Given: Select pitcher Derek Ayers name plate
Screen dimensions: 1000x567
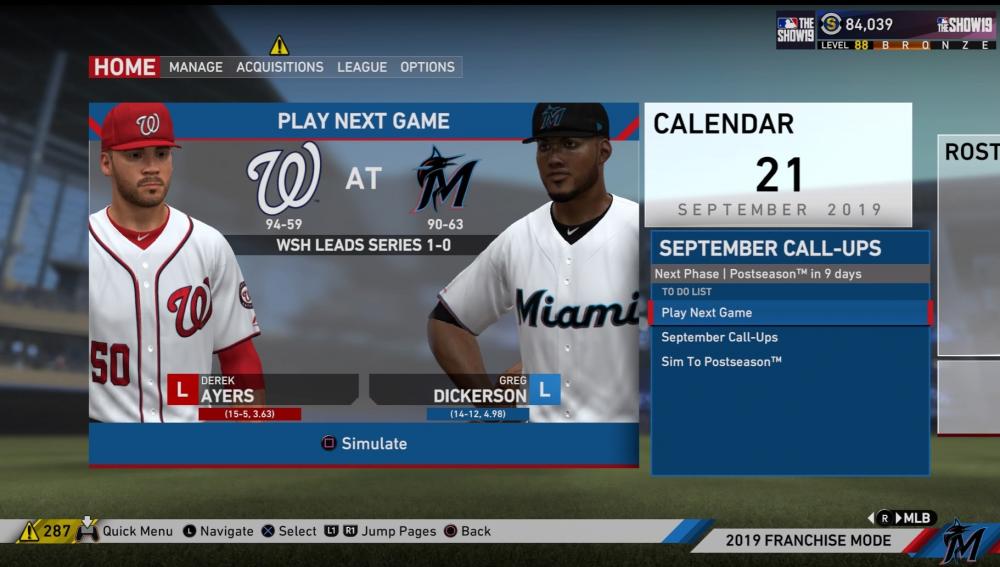Looking at the screenshot, I should pyautogui.click(x=264, y=389).
